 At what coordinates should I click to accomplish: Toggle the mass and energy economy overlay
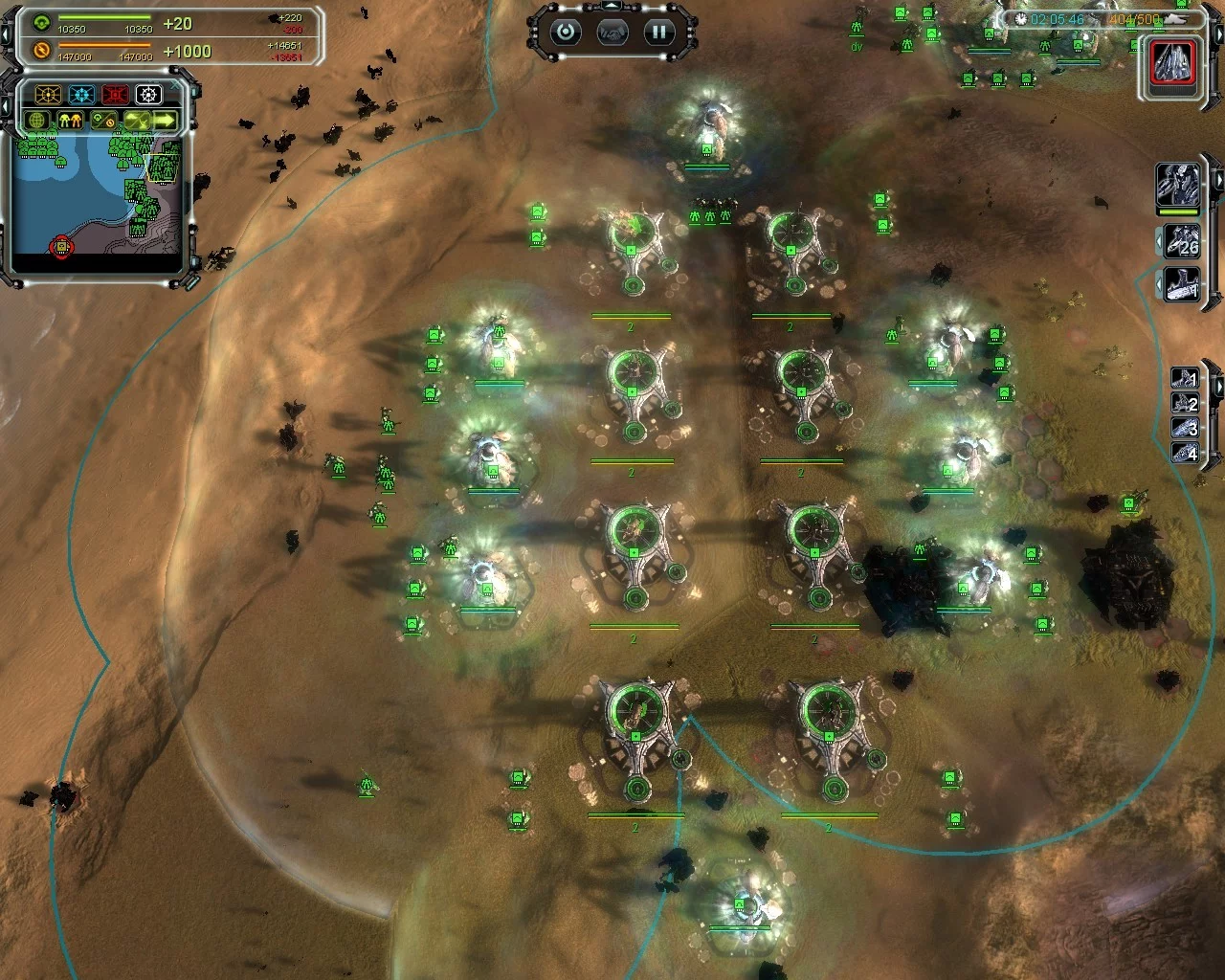[103, 121]
